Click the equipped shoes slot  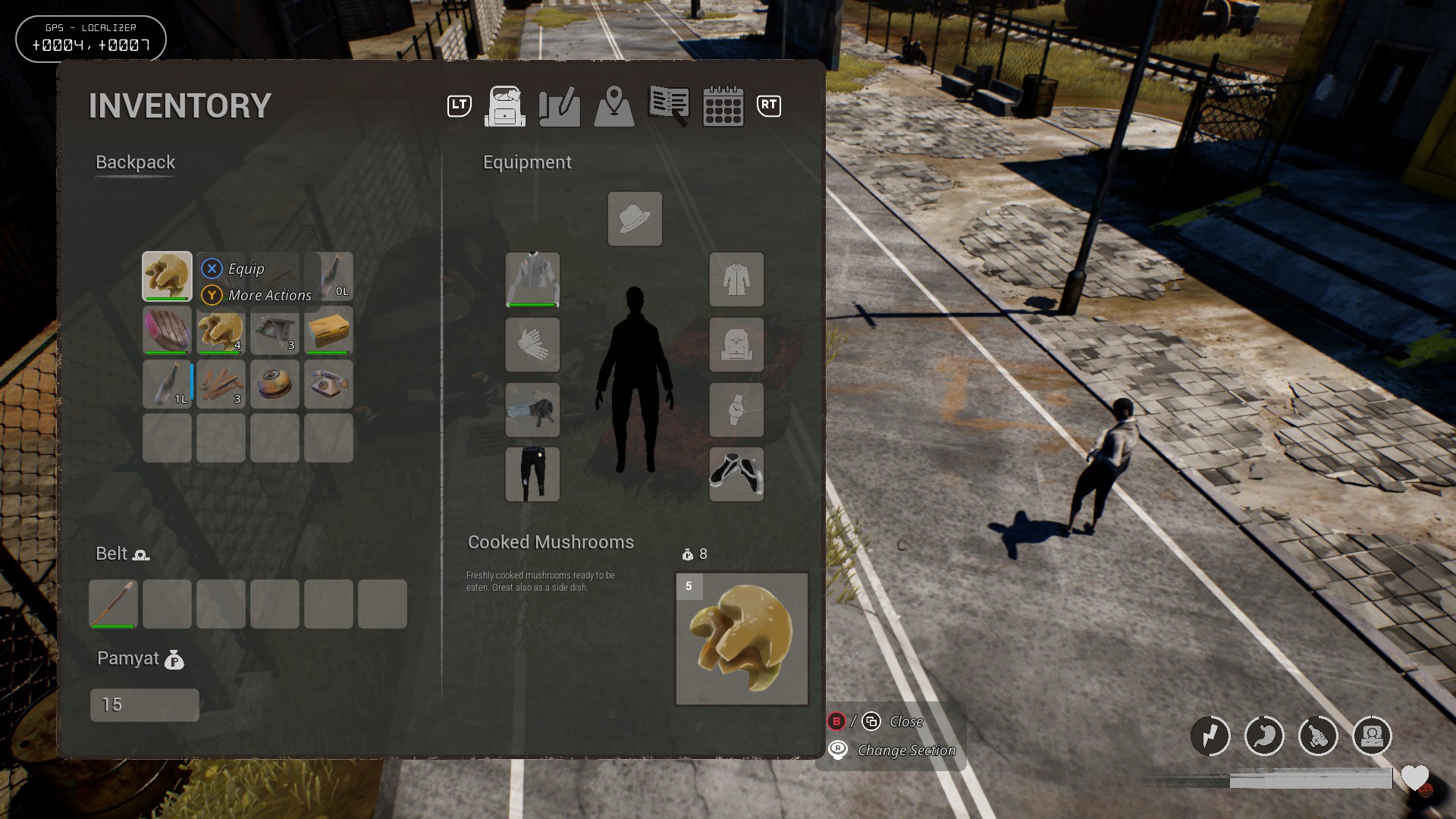point(736,474)
